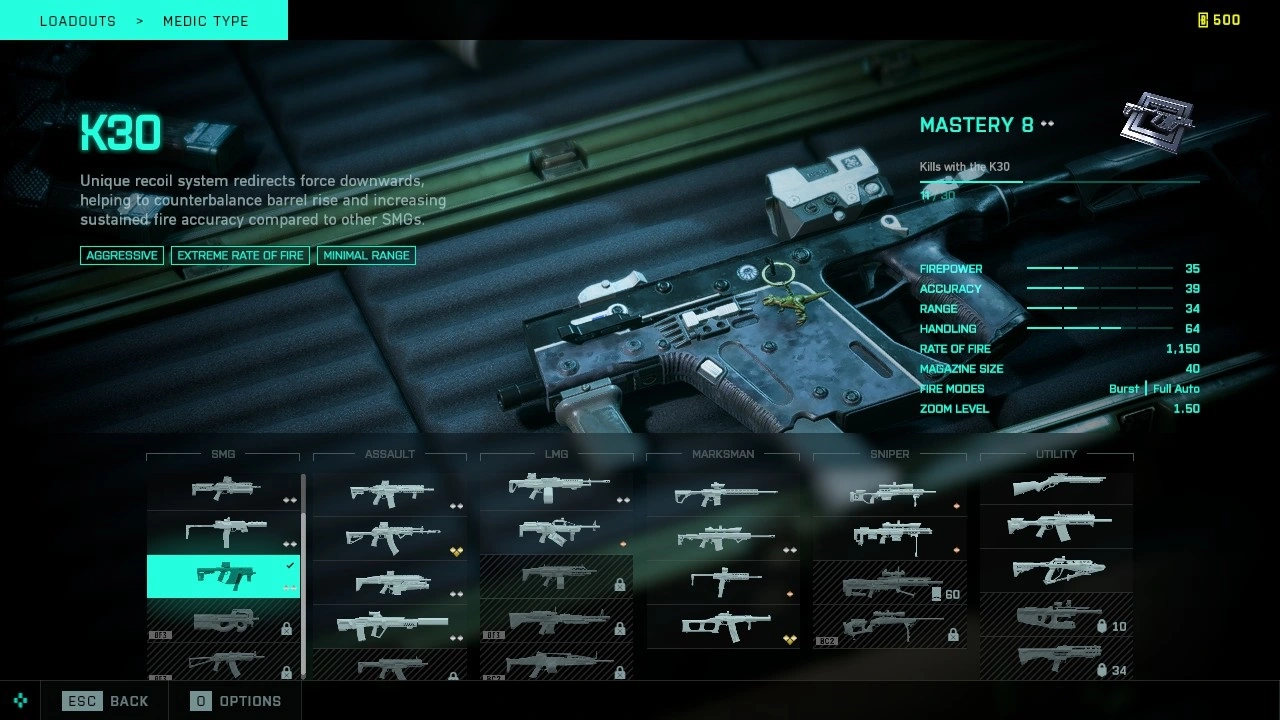Open OPTIONS from the bottom bar
Image resolution: width=1280 pixels, height=720 pixels.
click(x=234, y=701)
